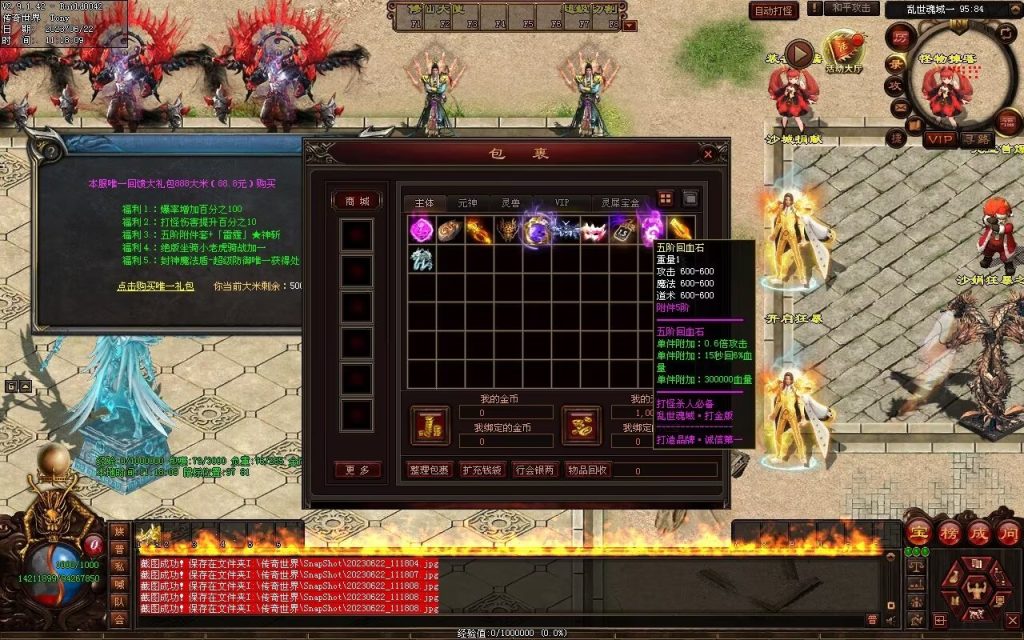1024x640 pixels.
Task: Select the gold bar item slot
Action: [681, 229]
